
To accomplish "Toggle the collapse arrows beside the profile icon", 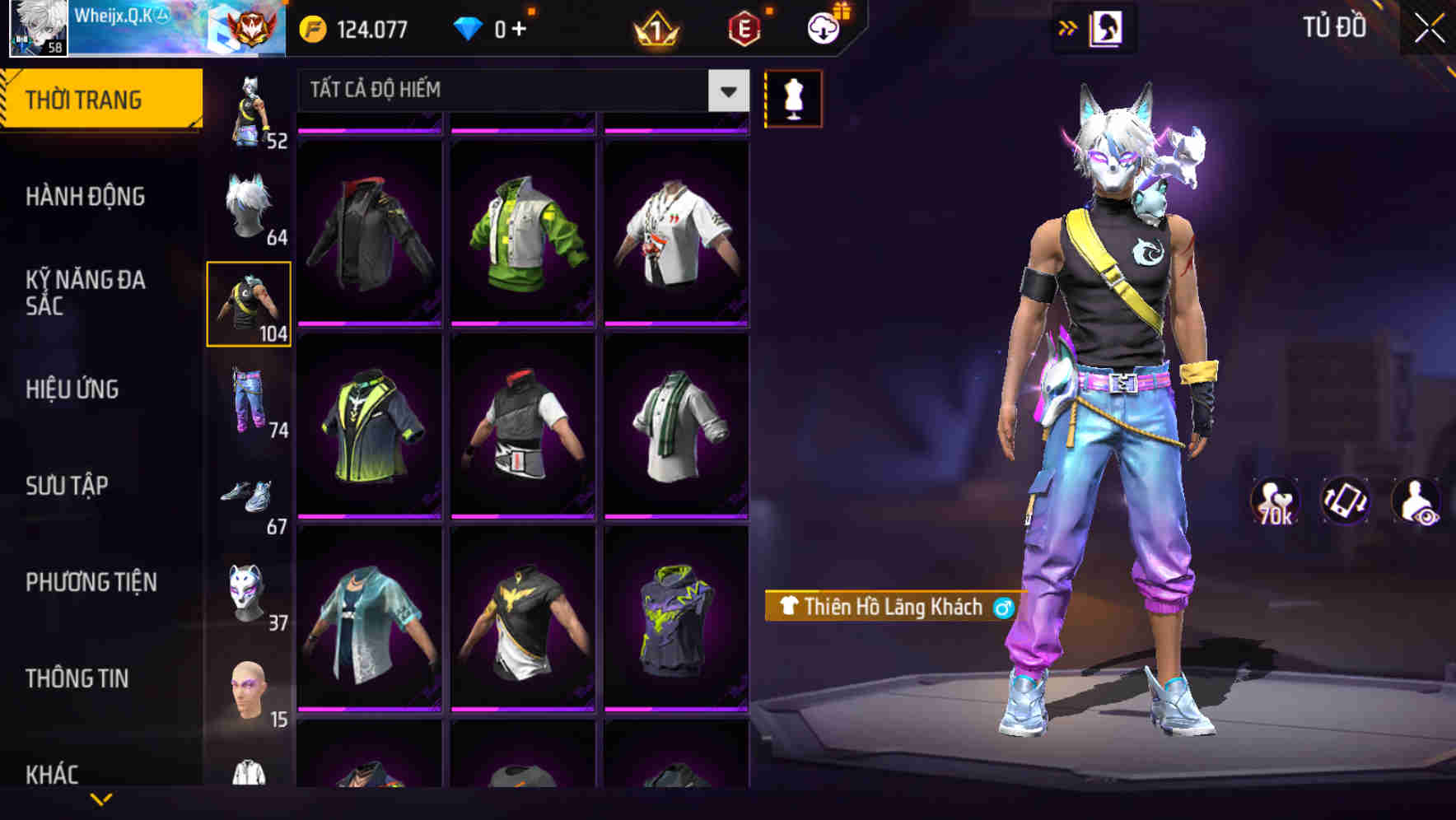I will 1068,27.
